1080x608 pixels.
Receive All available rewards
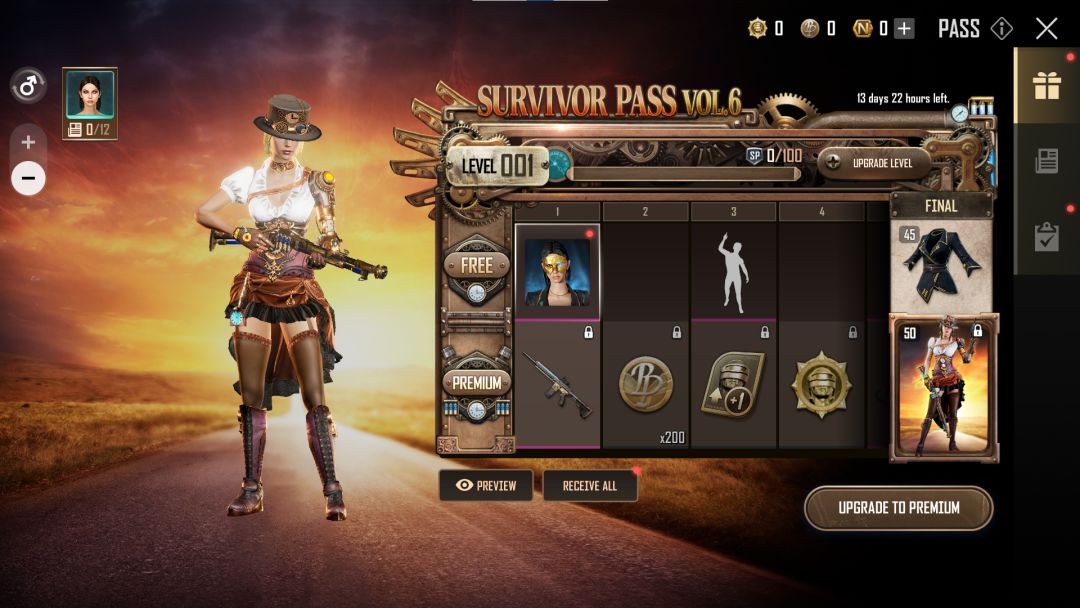pos(590,486)
